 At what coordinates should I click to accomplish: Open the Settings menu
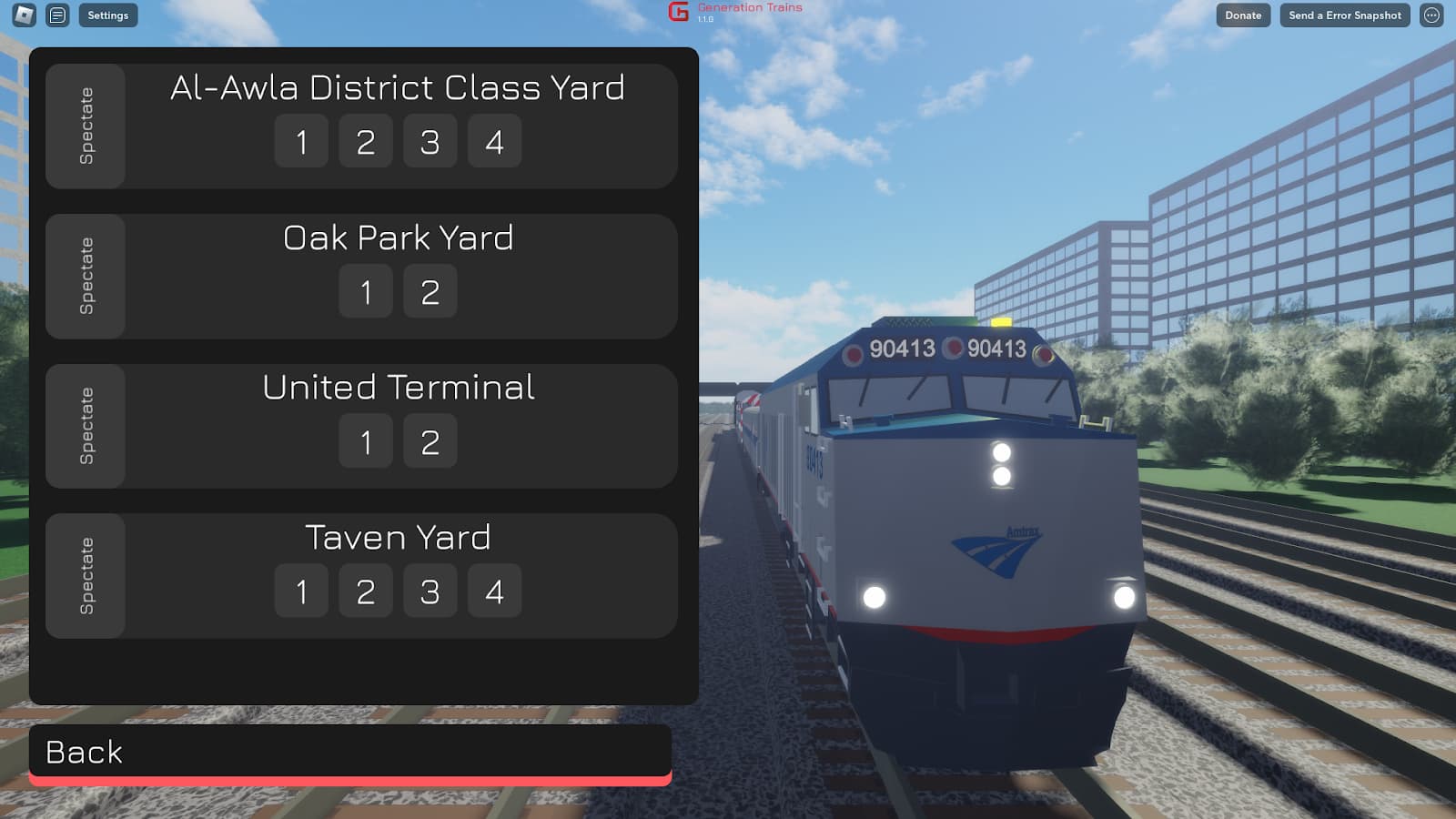click(x=108, y=15)
